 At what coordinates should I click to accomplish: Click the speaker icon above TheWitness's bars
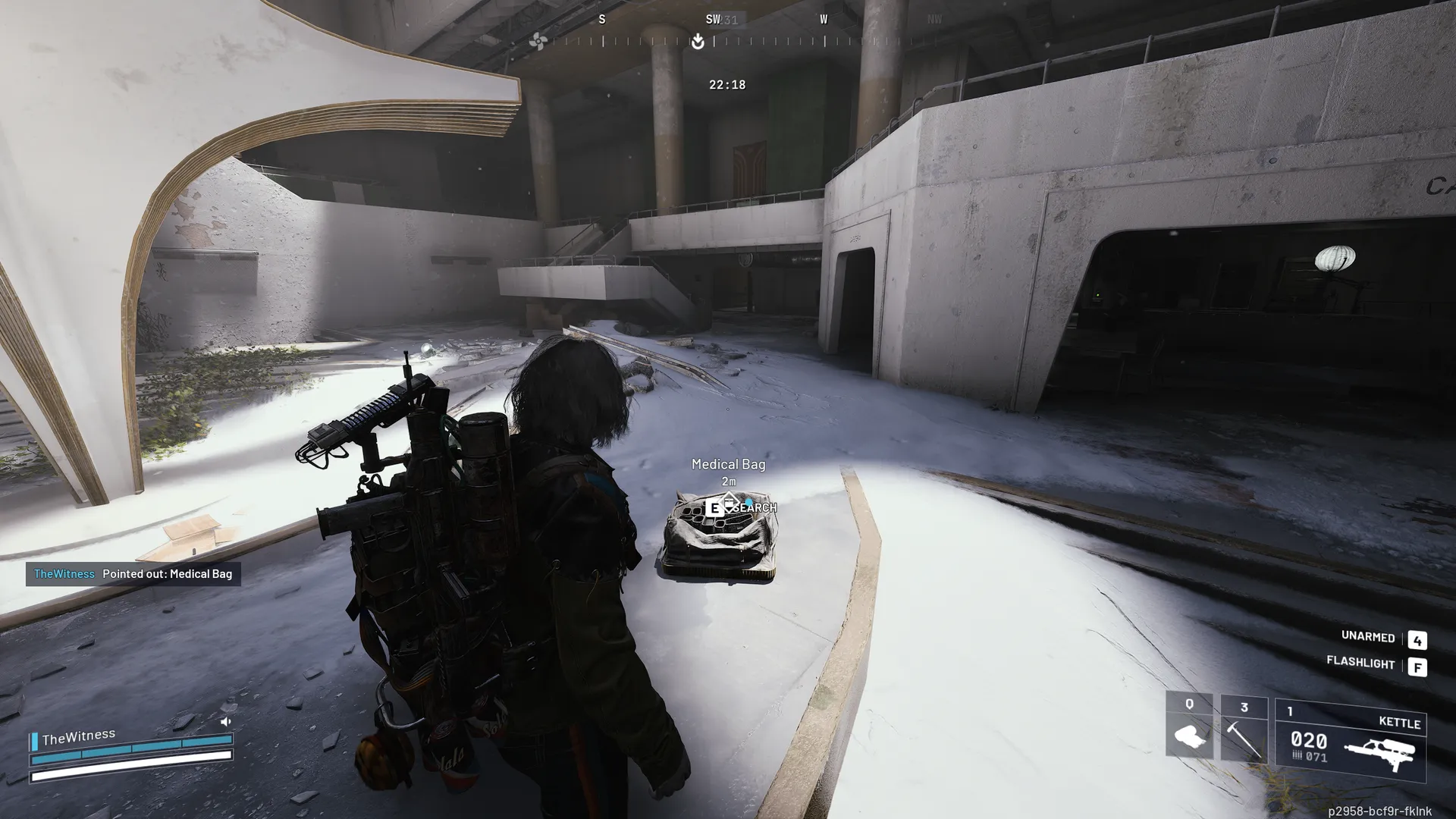click(225, 721)
